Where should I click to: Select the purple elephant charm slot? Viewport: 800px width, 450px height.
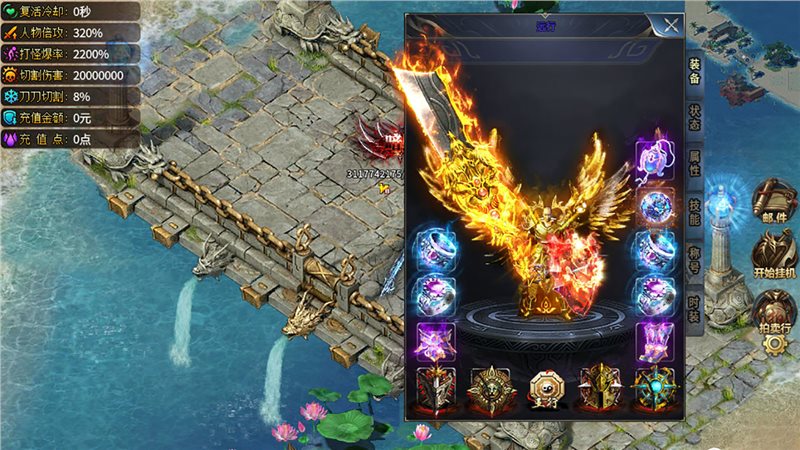coord(655,157)
